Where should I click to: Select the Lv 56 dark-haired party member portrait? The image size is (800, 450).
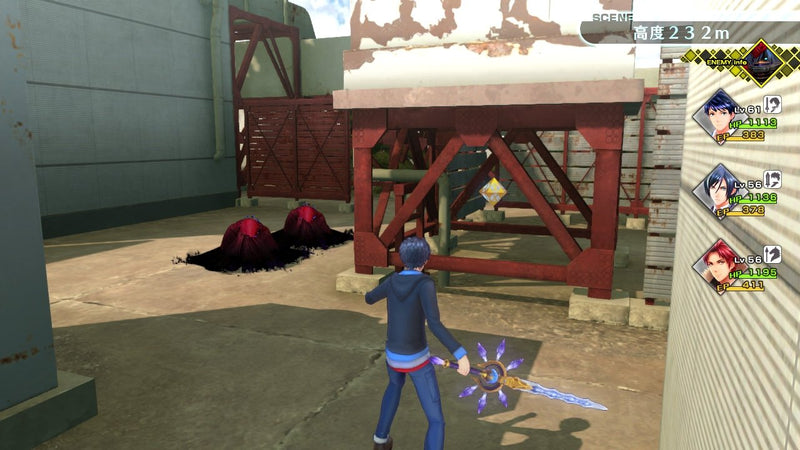click(717, 190)
